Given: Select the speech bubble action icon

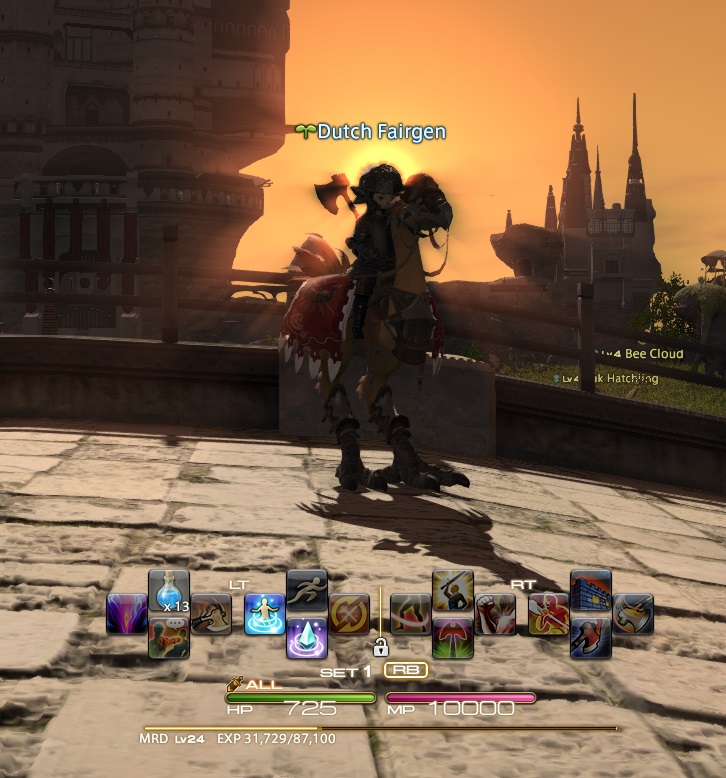Looking at the screenshot, I should click(x=169, y=636).
